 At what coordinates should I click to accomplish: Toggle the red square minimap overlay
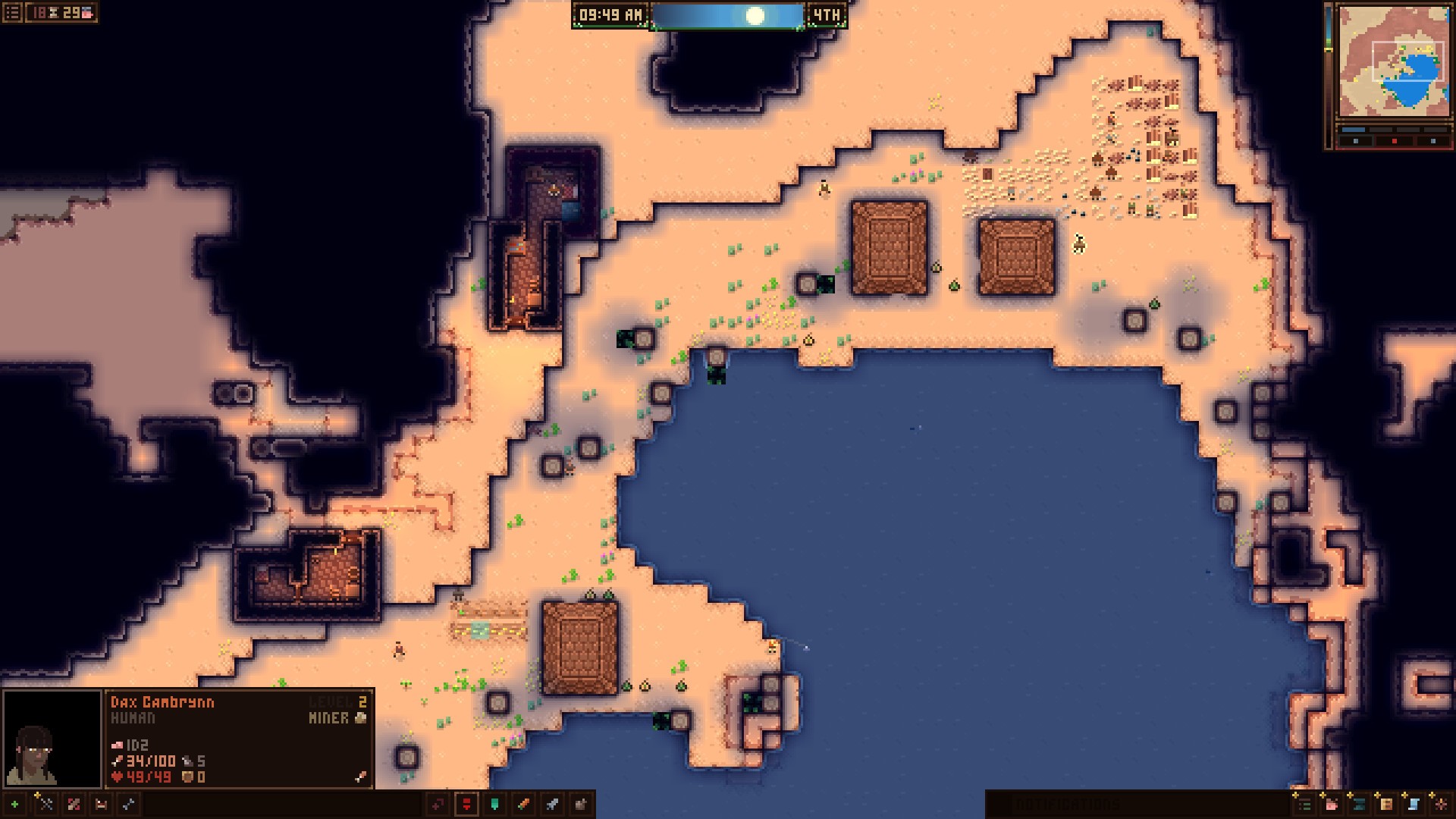(1395, 141)
